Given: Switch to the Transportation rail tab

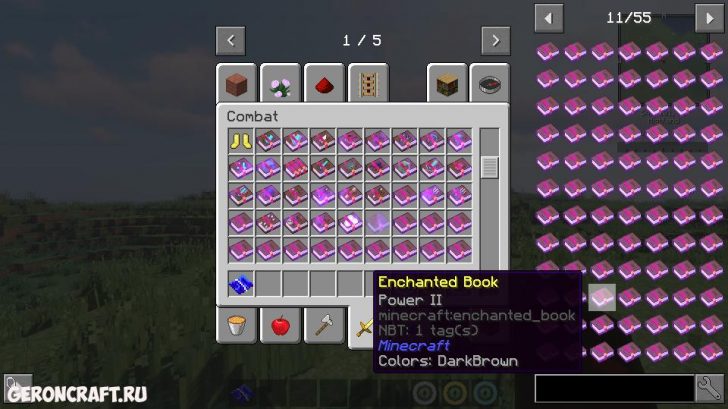Looking at the screenshot, I should pyautogui.click(x=367, y=85).
